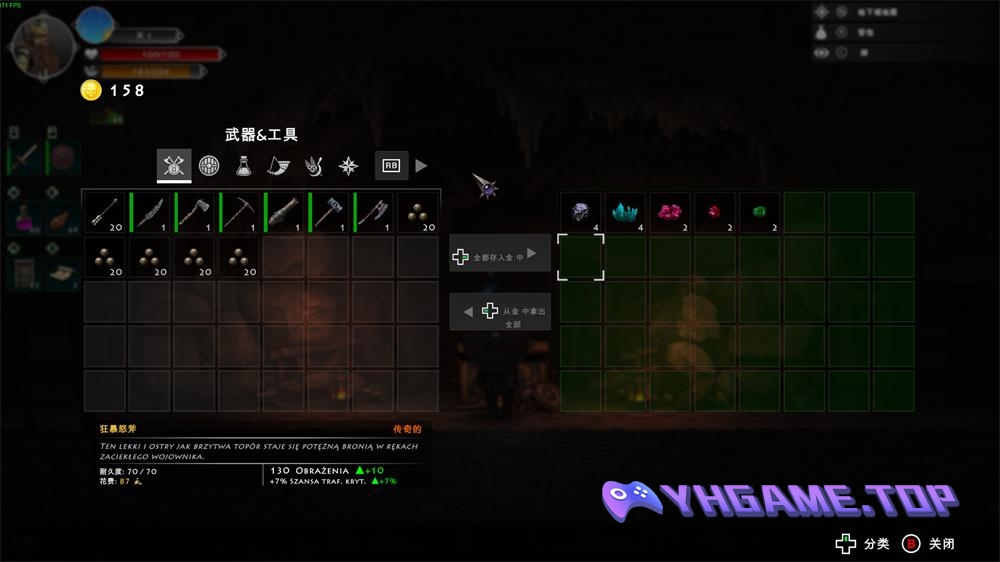Select the grey ore chunk in chest

581,212
